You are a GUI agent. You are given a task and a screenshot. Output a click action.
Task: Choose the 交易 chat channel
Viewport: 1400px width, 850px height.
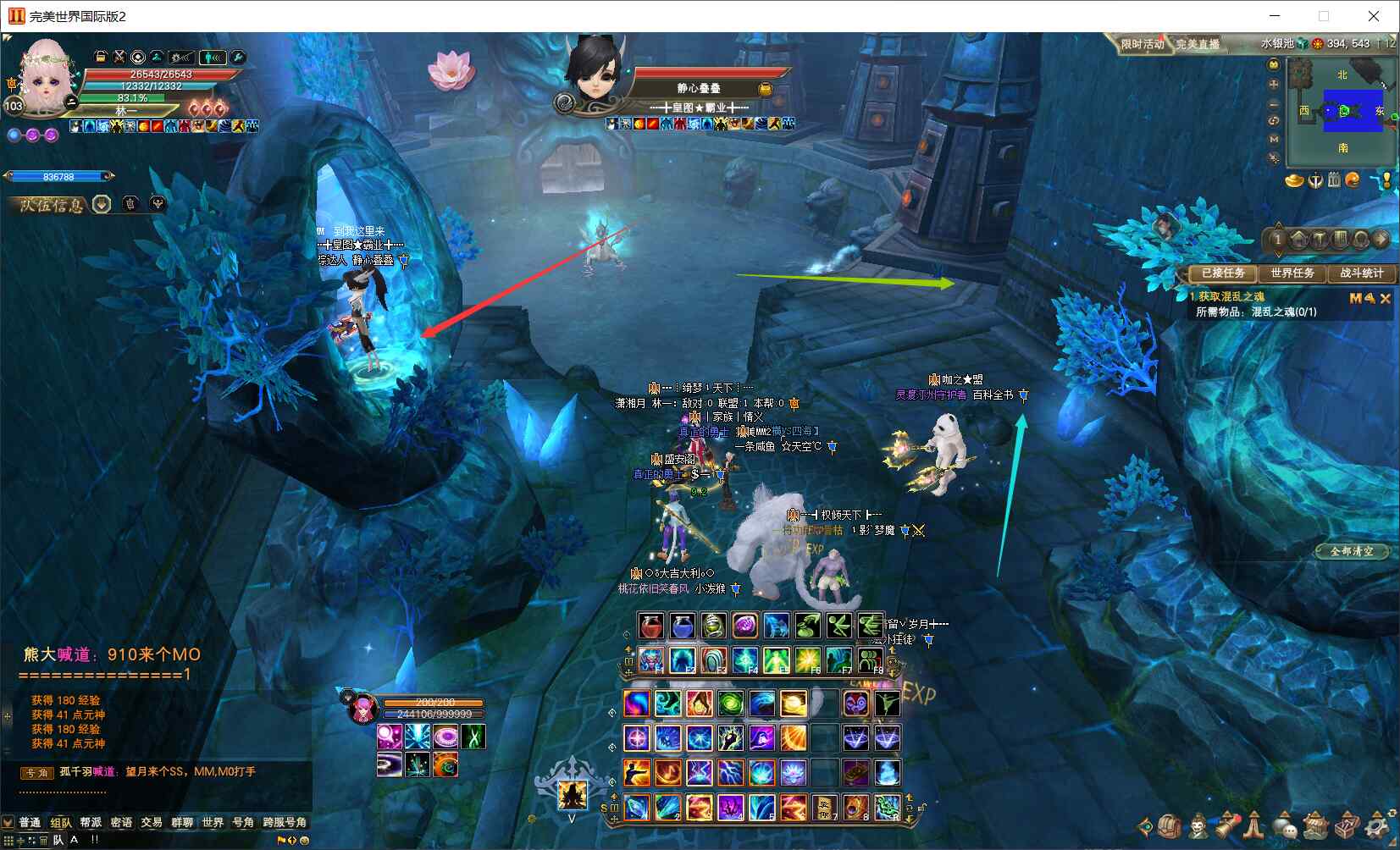[x=152, y=822]
